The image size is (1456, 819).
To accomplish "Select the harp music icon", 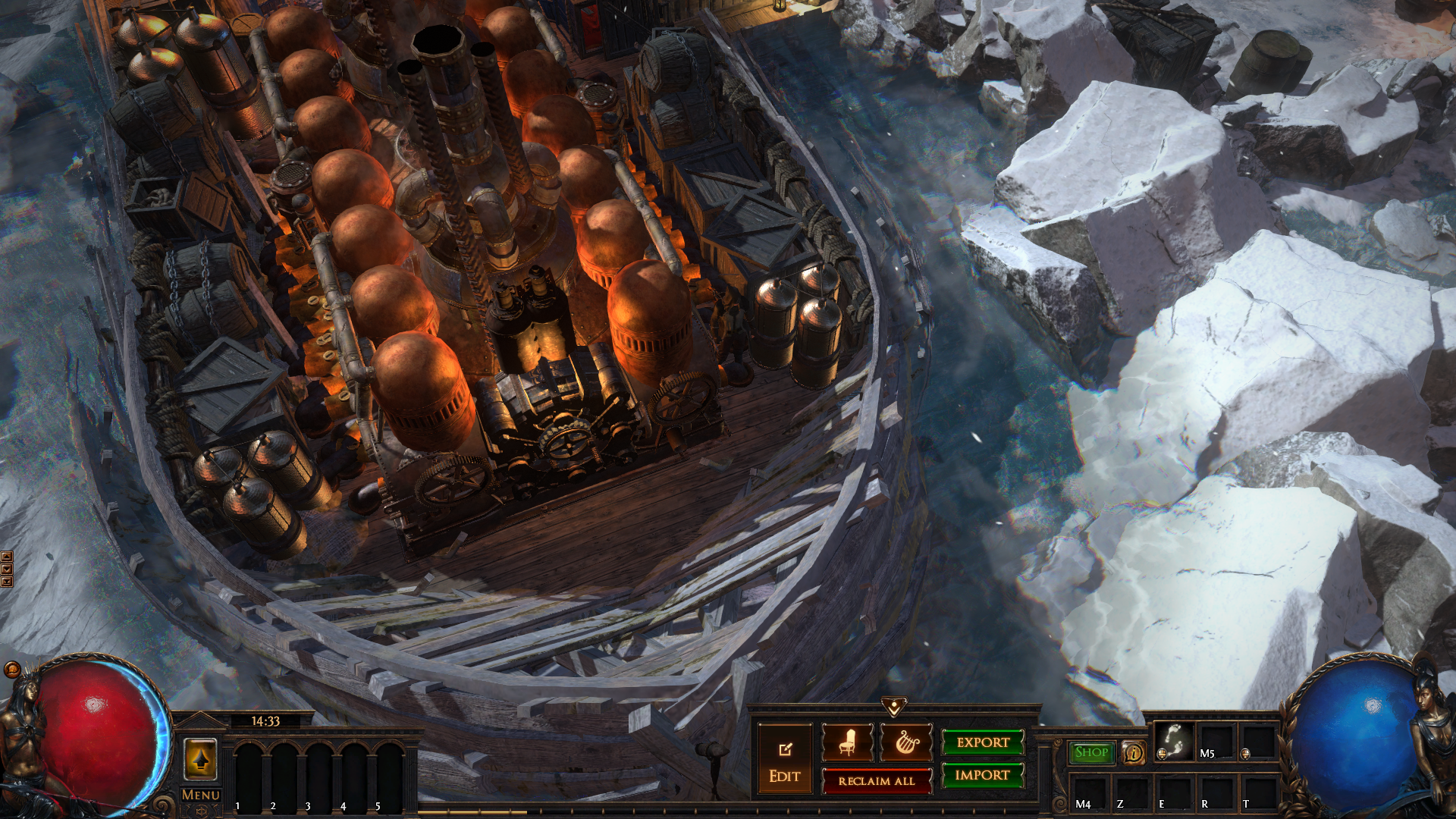I will tap(906, 743).
